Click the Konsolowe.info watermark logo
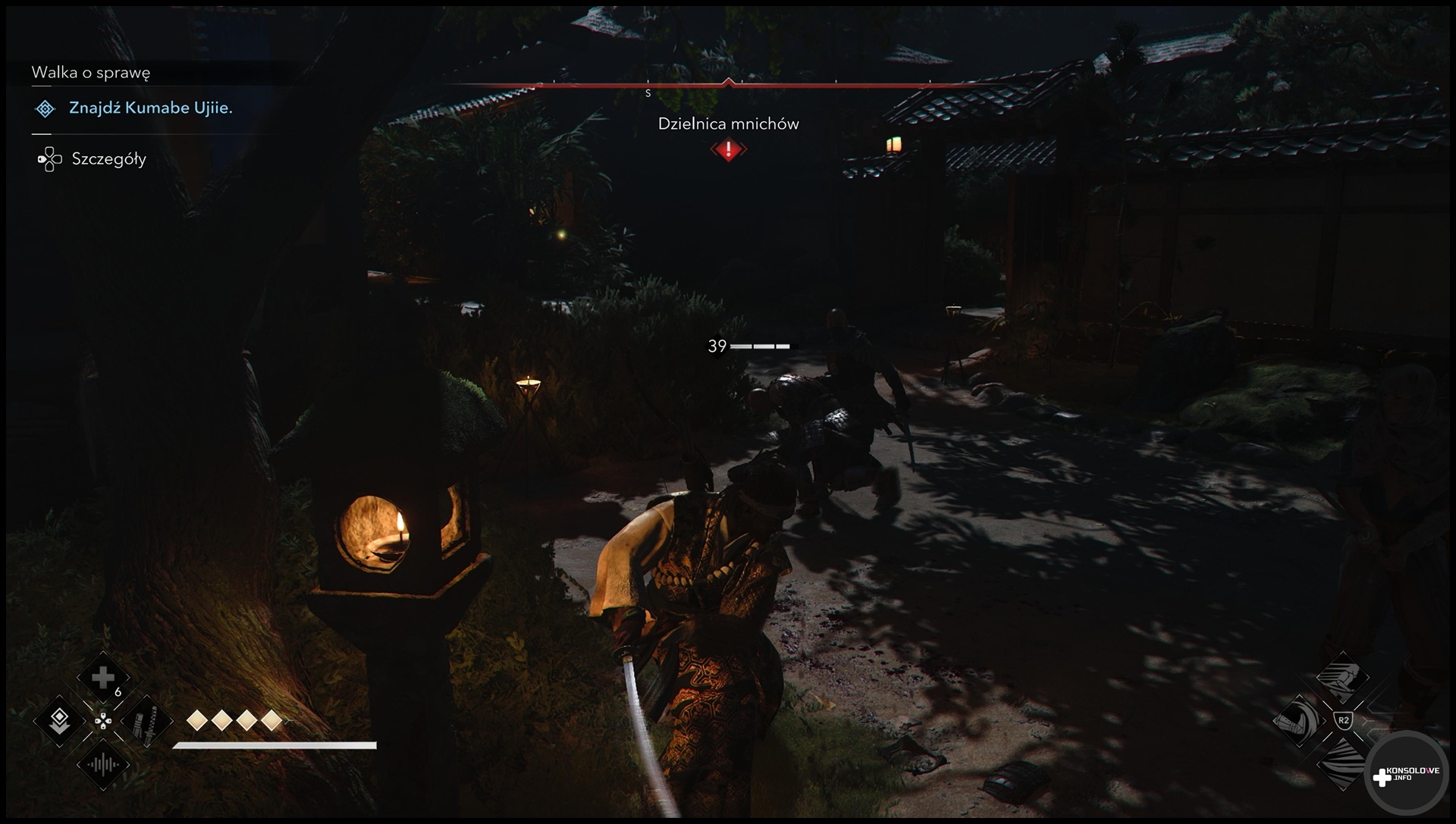This screenshot has height=824, width=1456. 1405,775
